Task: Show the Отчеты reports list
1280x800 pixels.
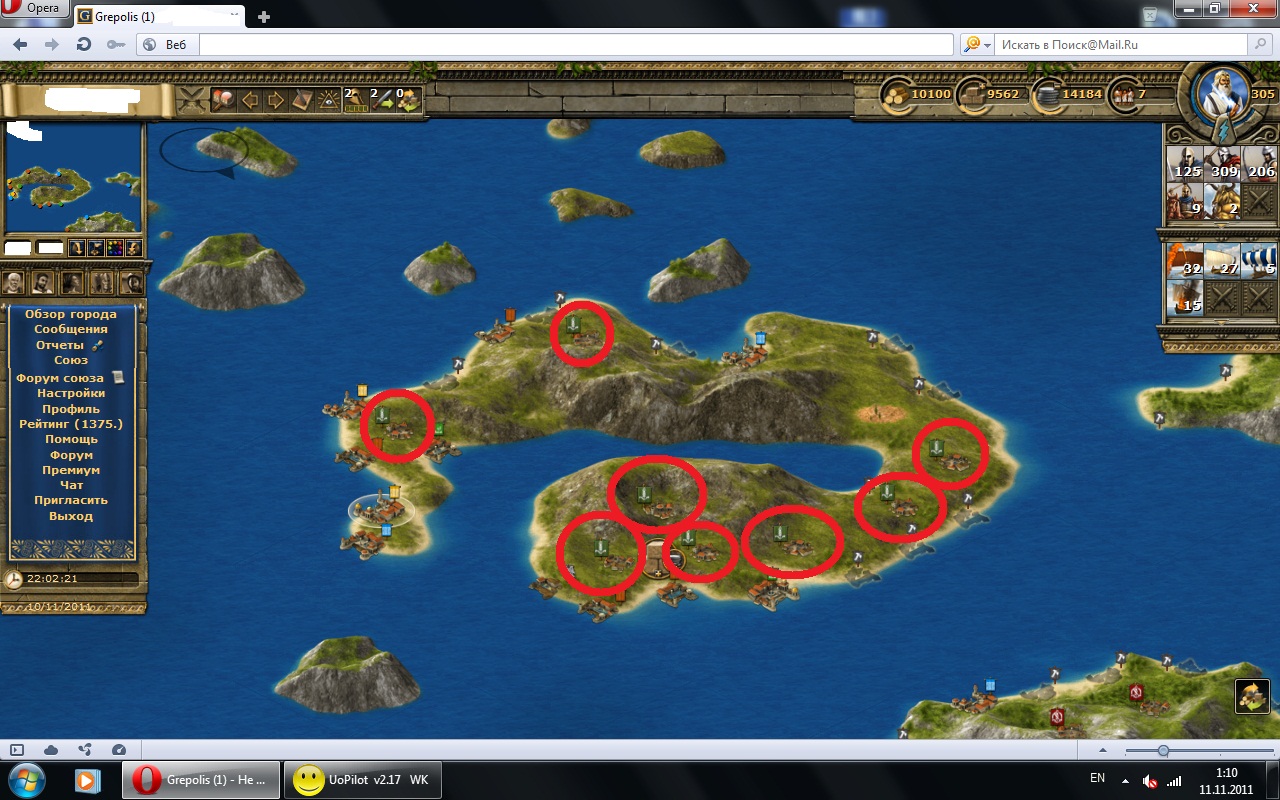Action: [x=60, y=345]
